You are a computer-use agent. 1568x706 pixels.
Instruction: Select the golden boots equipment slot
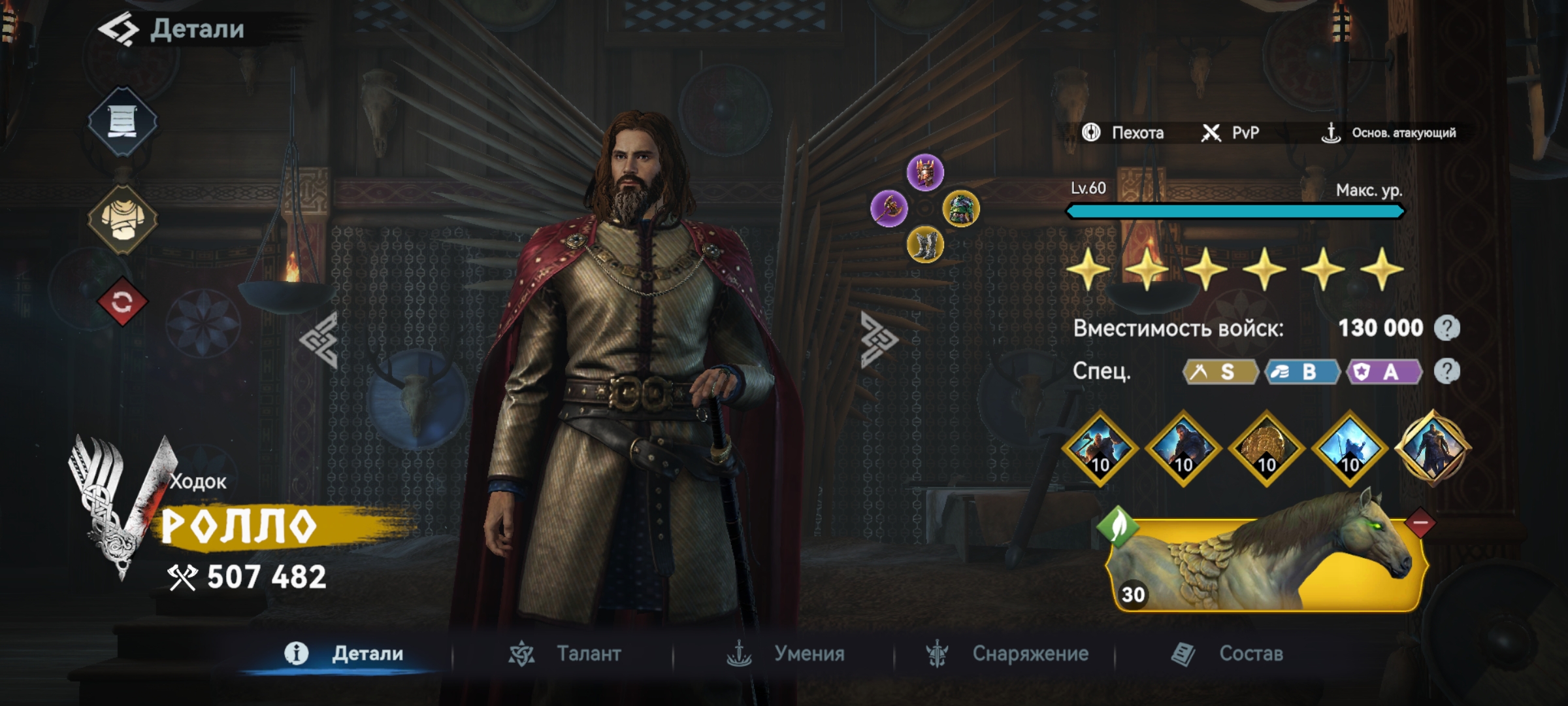tap(925, 246)
